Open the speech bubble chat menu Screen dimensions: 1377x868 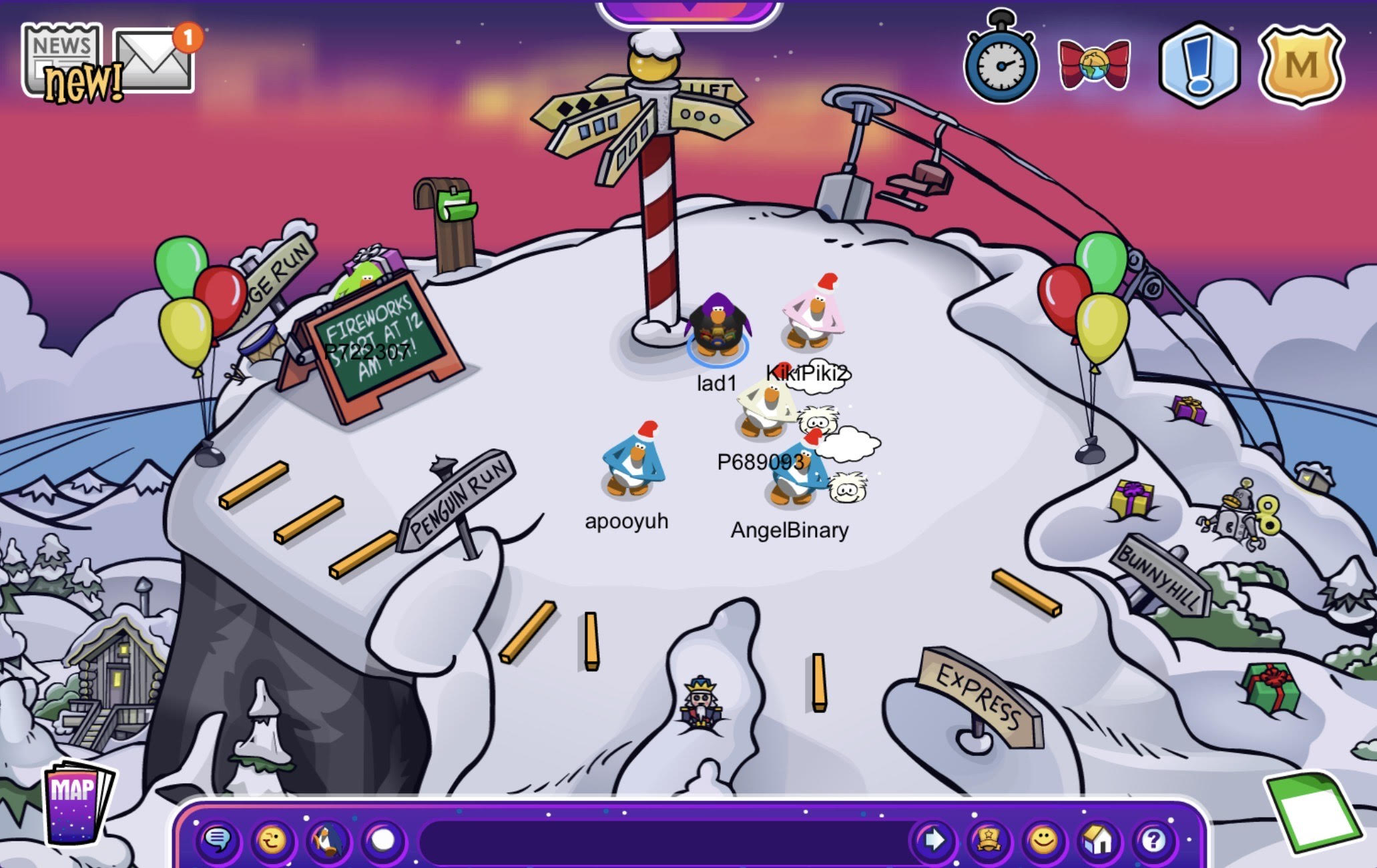218,839
